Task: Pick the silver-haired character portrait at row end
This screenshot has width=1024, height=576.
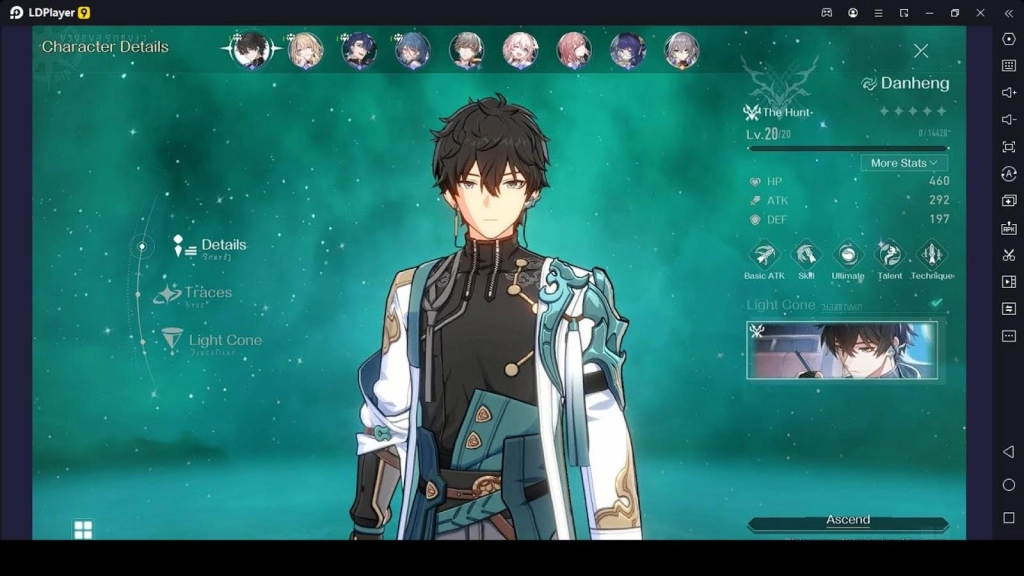Action: point(682,50)
